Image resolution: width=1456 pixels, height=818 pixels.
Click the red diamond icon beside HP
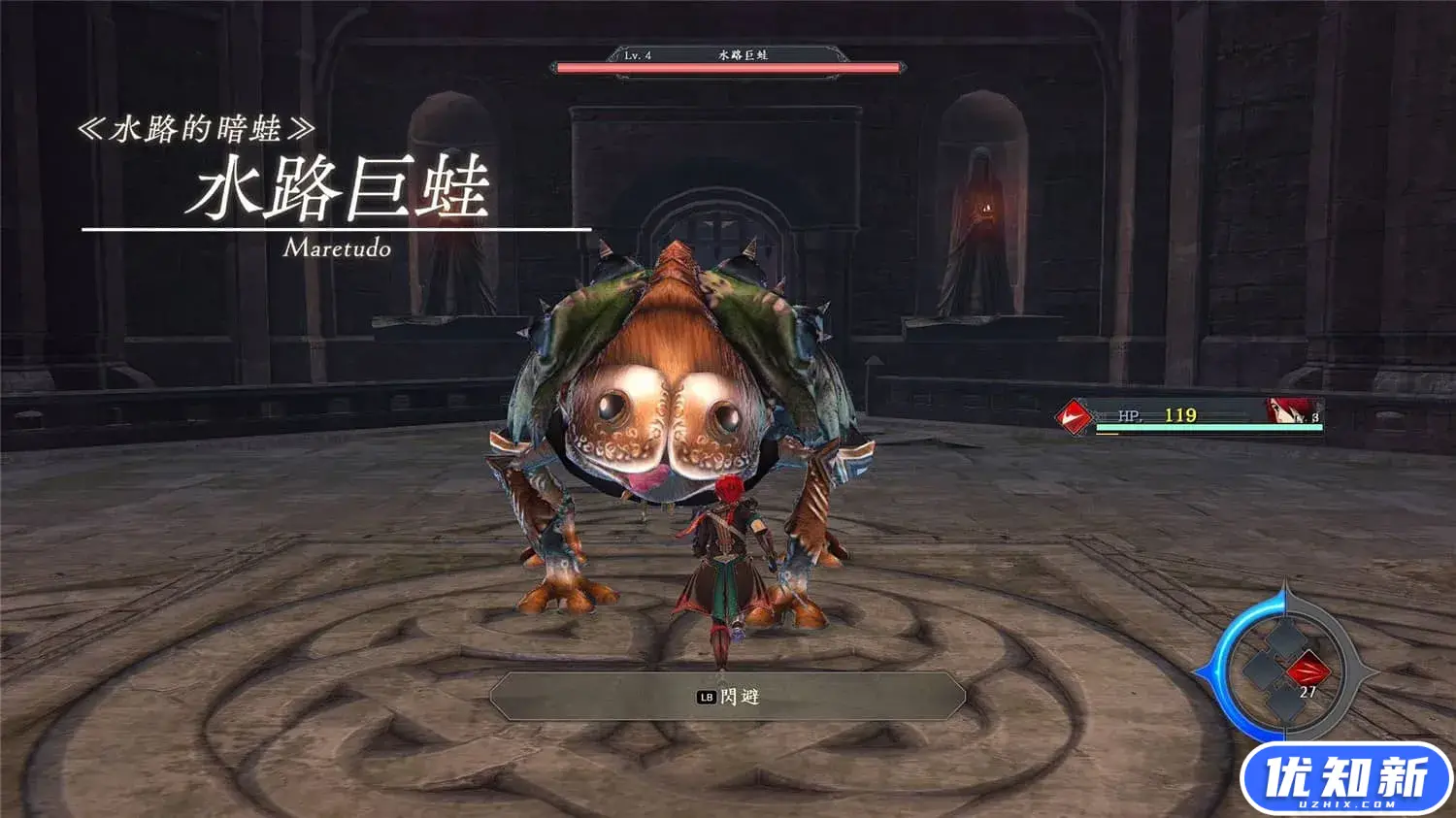(x=1074, y=417)
